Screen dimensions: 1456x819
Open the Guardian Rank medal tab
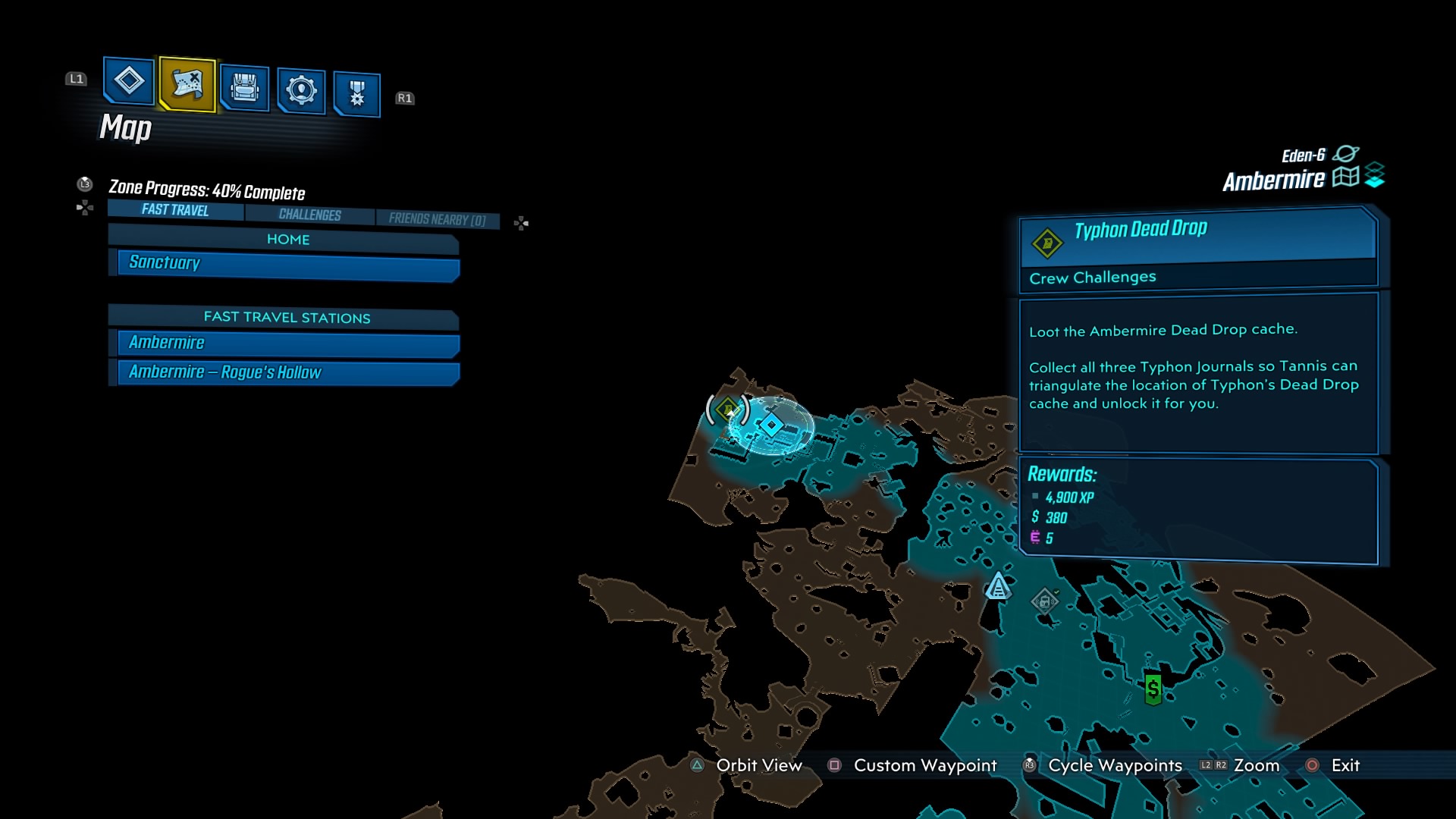point(356,94)
